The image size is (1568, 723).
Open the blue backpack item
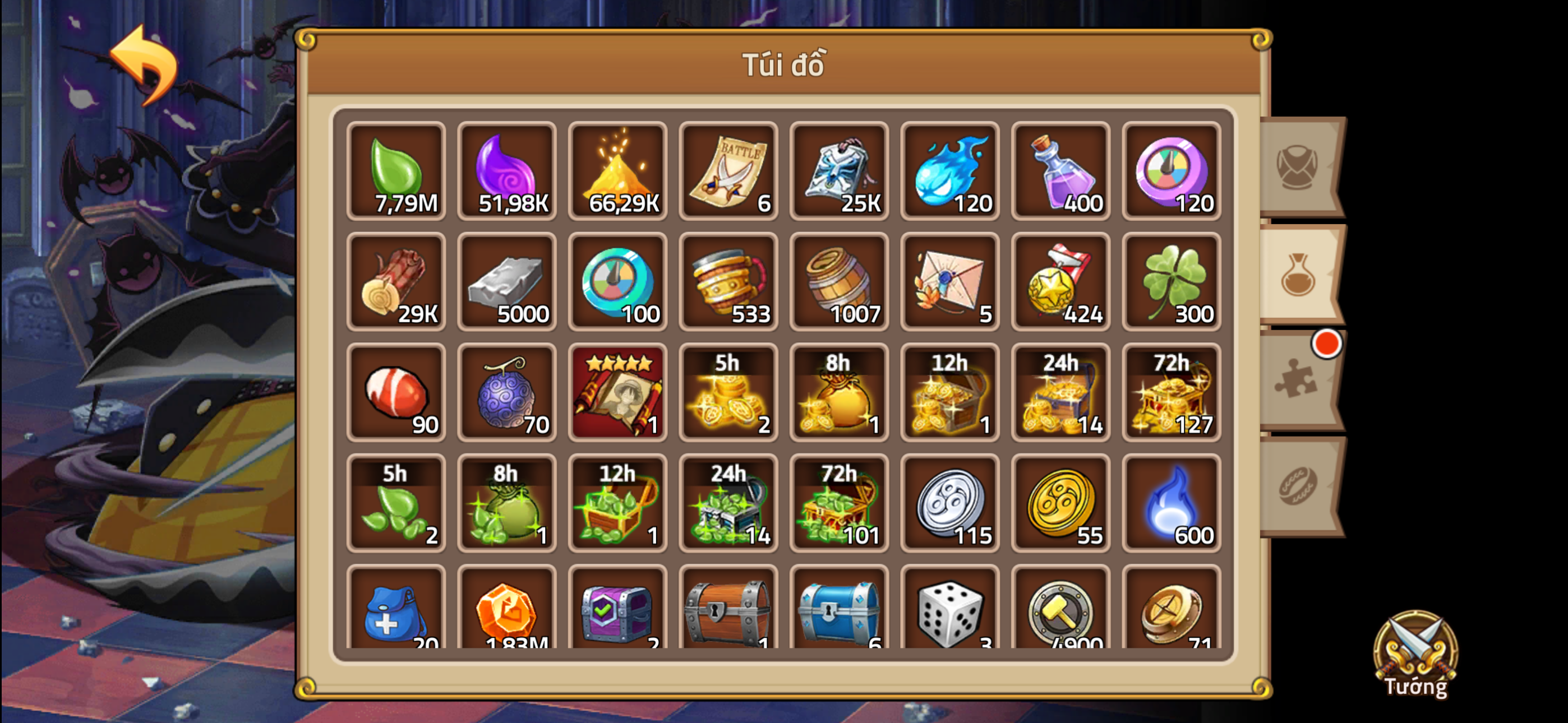396,615
